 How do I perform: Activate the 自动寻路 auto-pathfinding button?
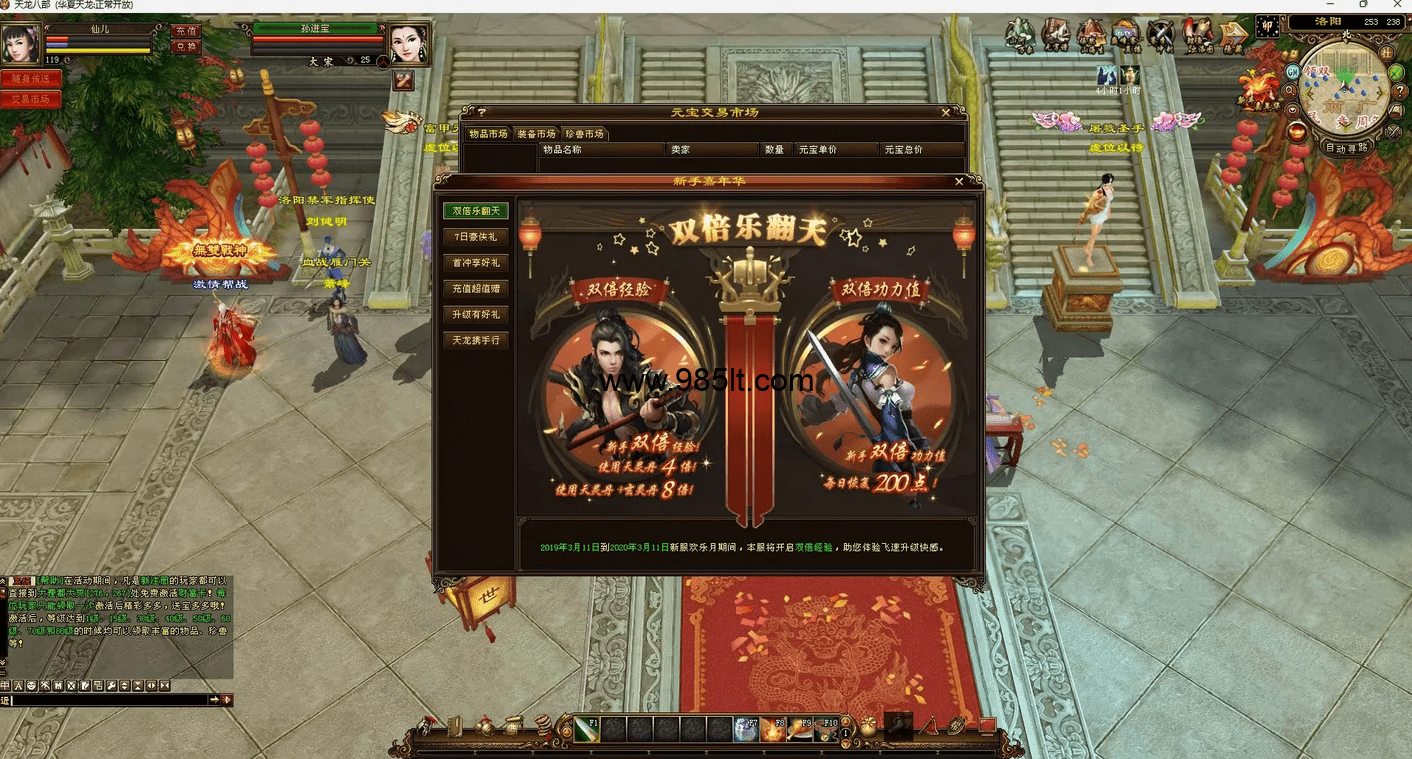pos(1346,147)
